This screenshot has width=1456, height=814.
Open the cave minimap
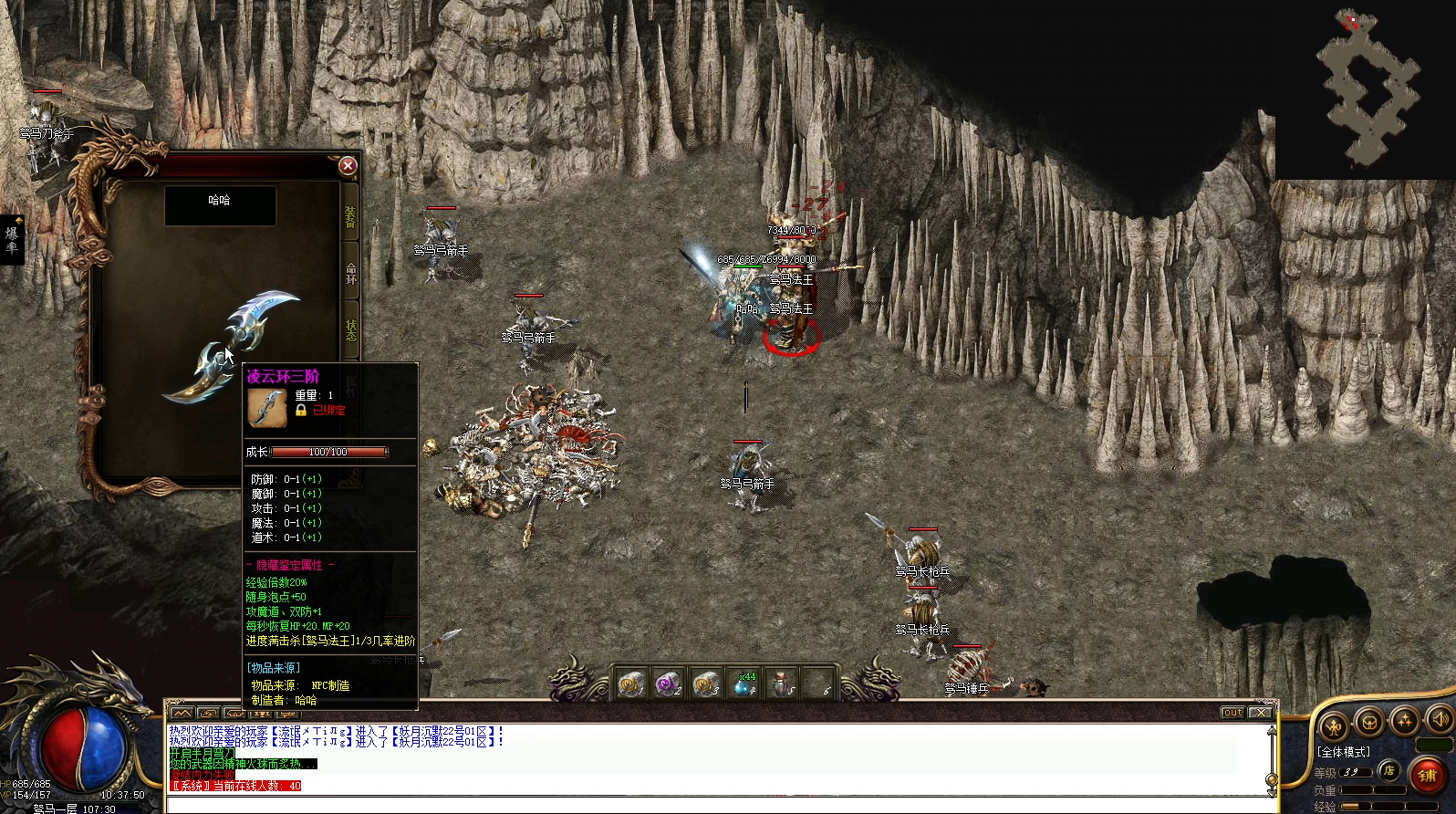coord(1367,89)
